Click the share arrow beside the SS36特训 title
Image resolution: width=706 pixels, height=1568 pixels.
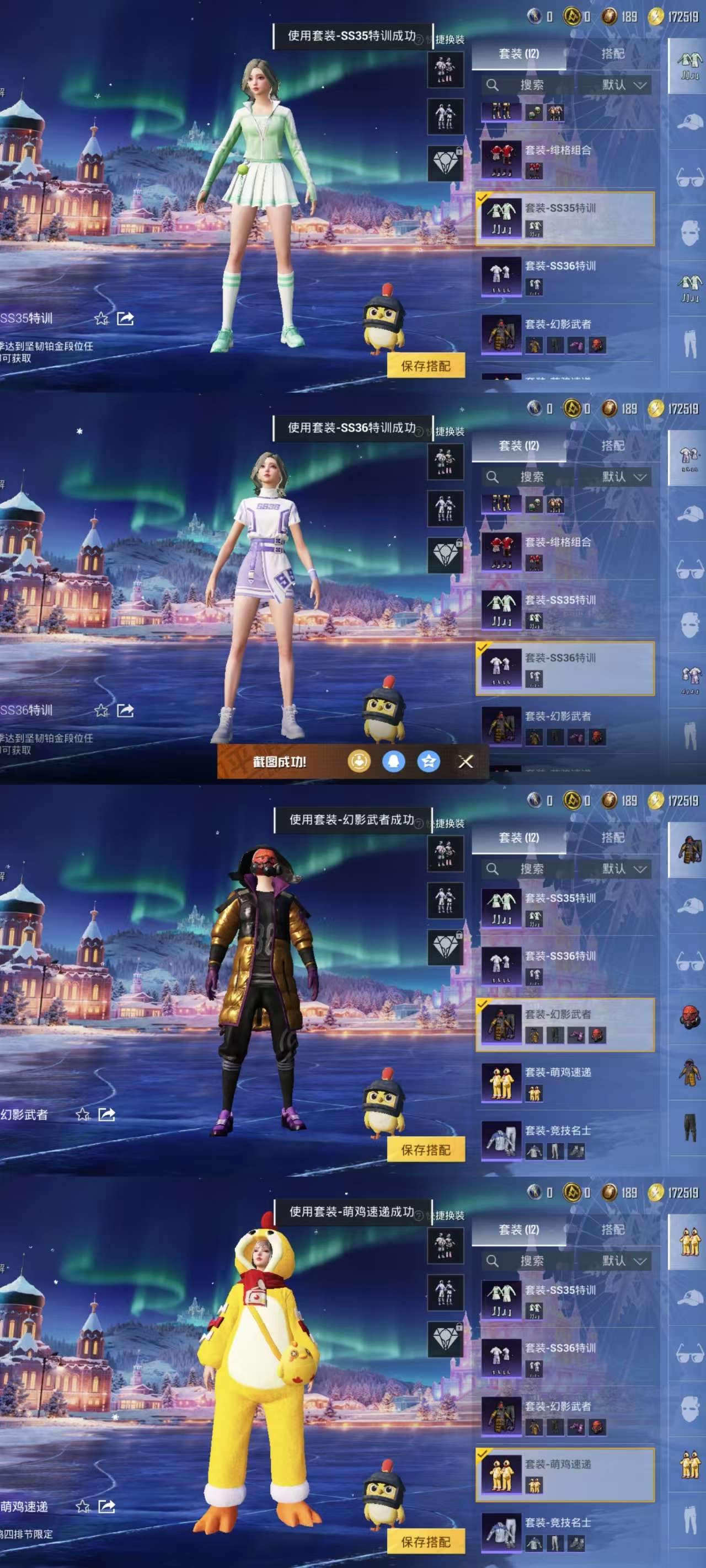point(126,710)
